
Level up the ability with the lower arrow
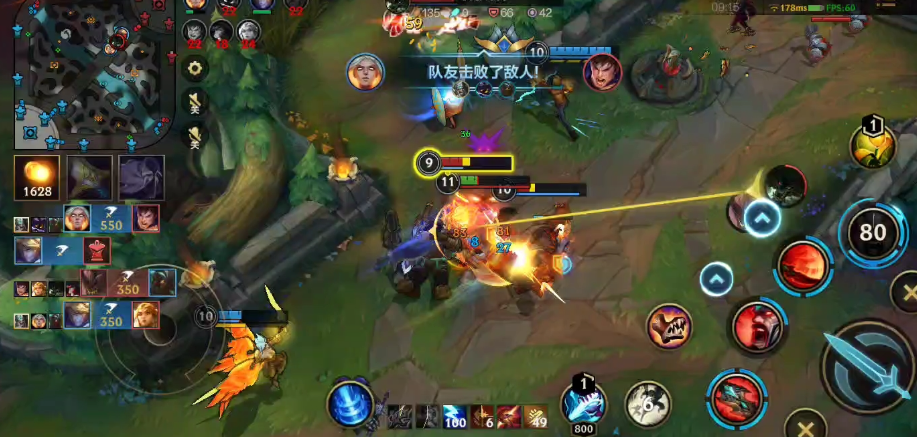tap(716, 279)
